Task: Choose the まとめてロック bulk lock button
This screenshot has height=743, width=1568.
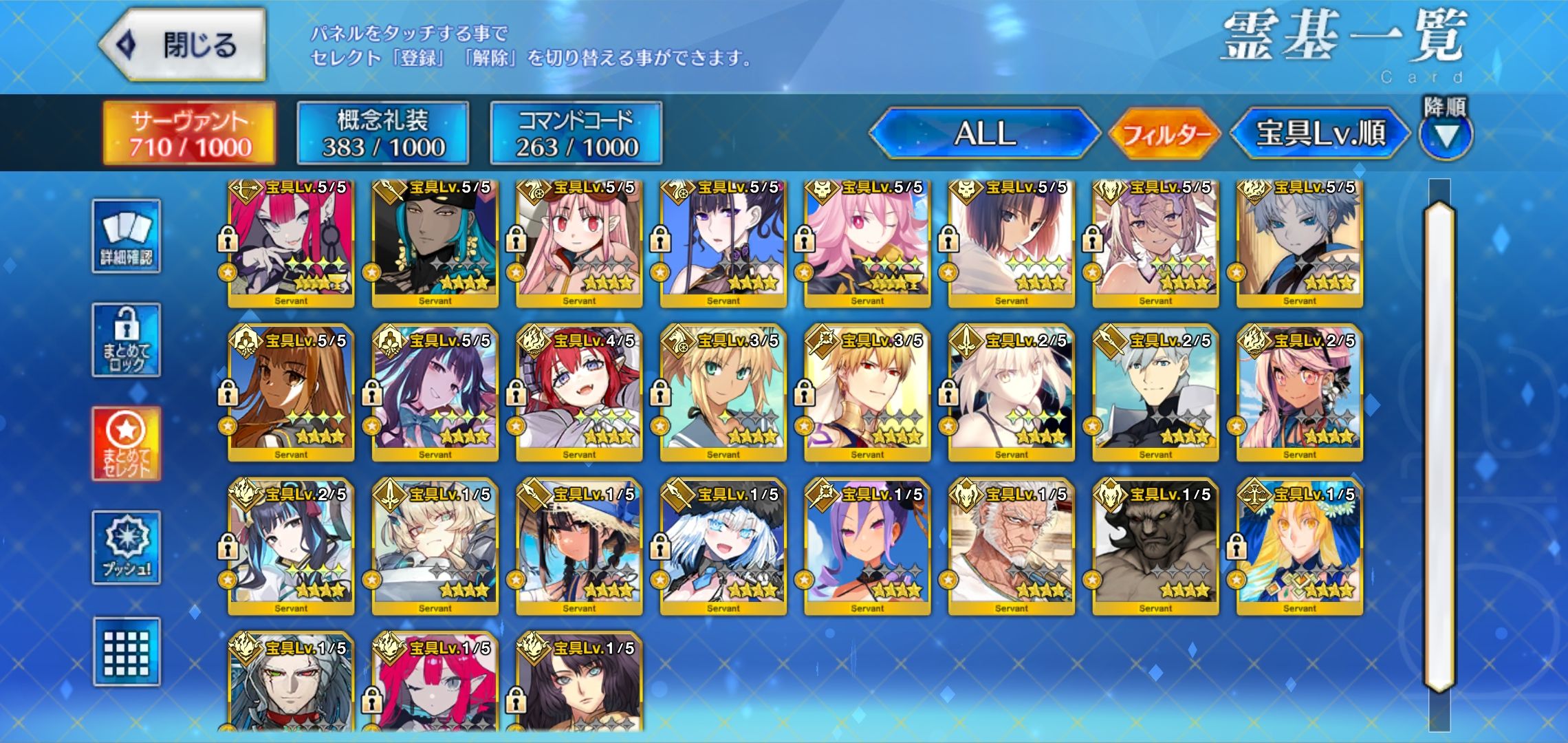Action: point(127,341)
